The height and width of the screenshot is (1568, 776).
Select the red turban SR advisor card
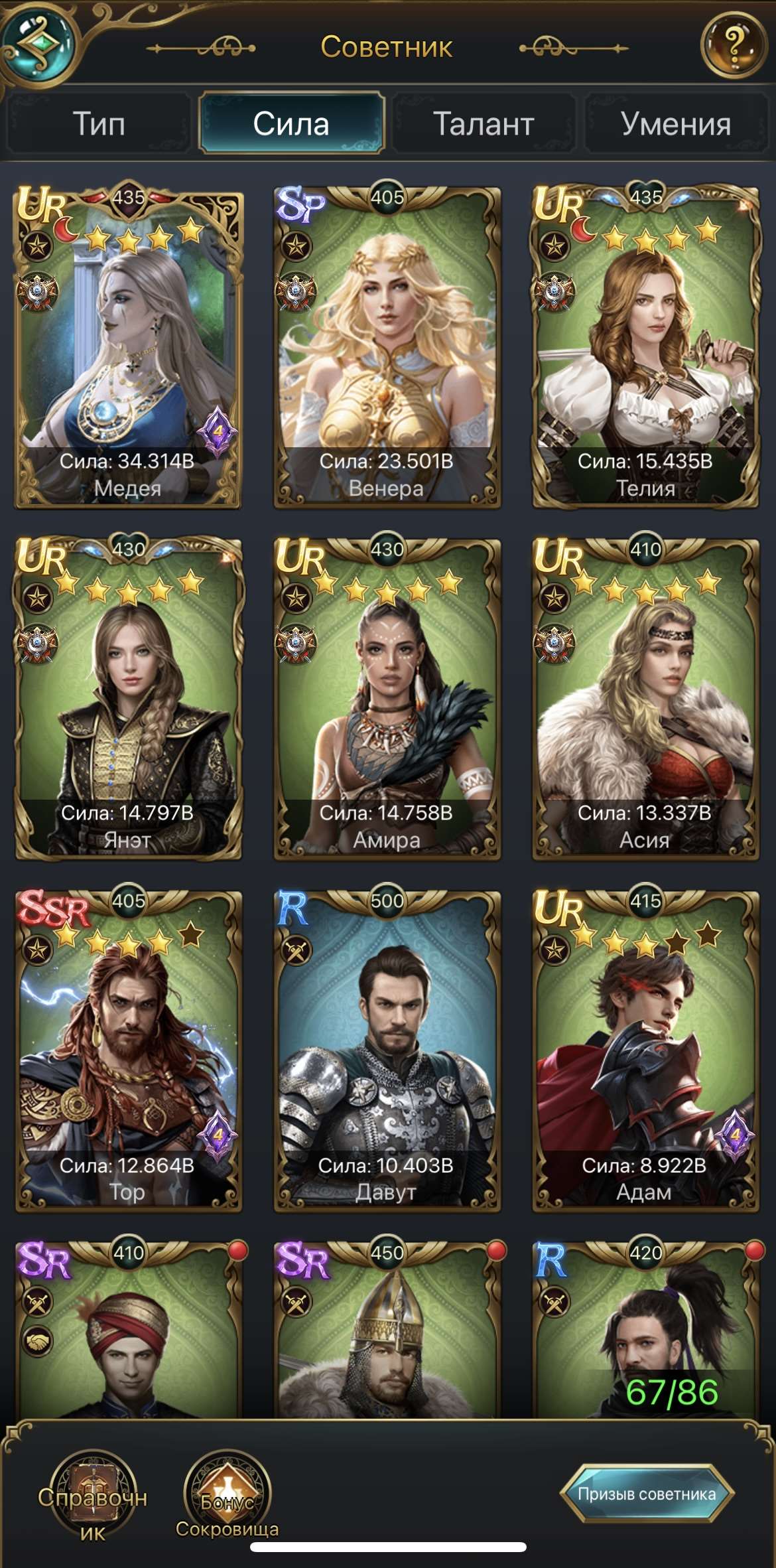tap(128, 1334)
